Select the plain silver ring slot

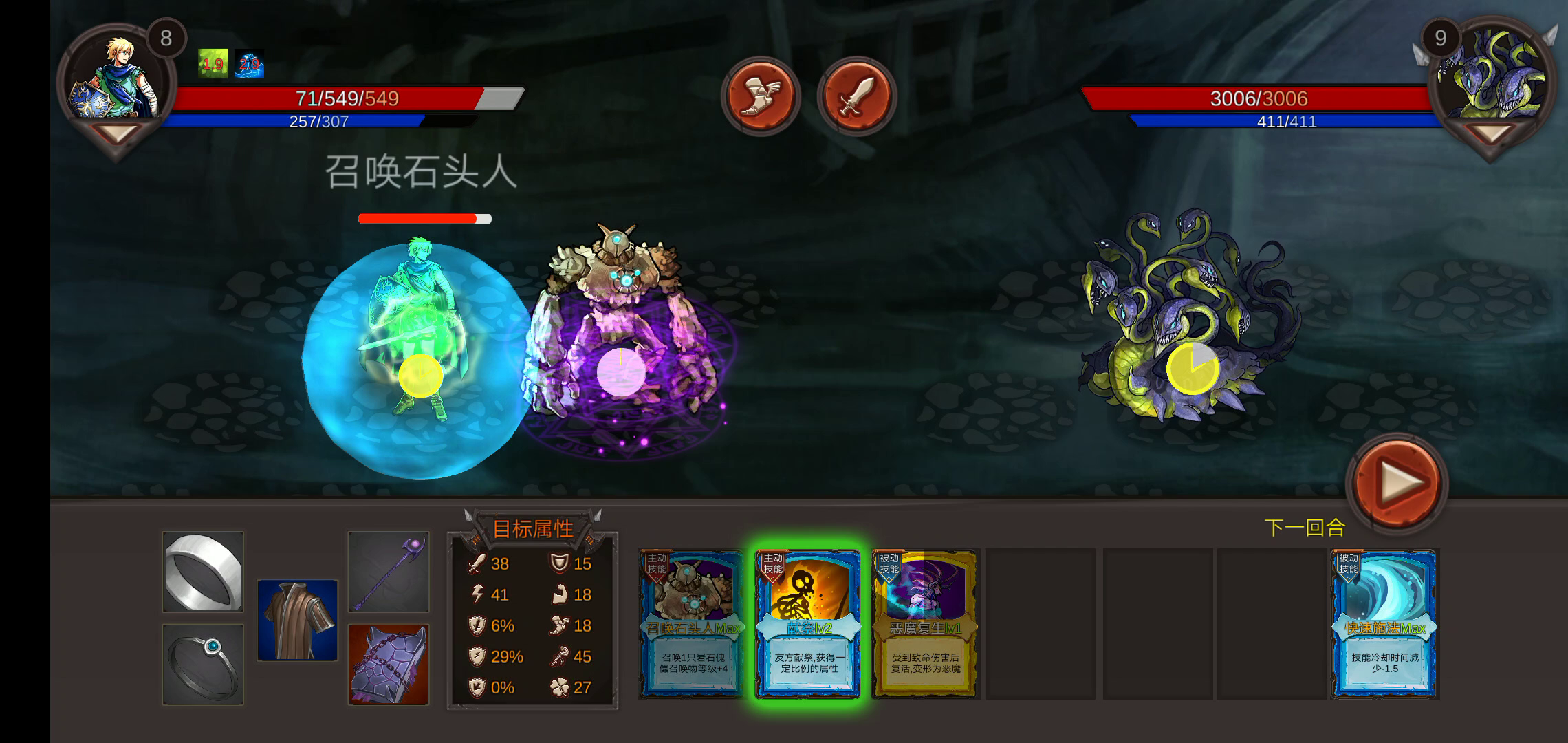(203, 571)
